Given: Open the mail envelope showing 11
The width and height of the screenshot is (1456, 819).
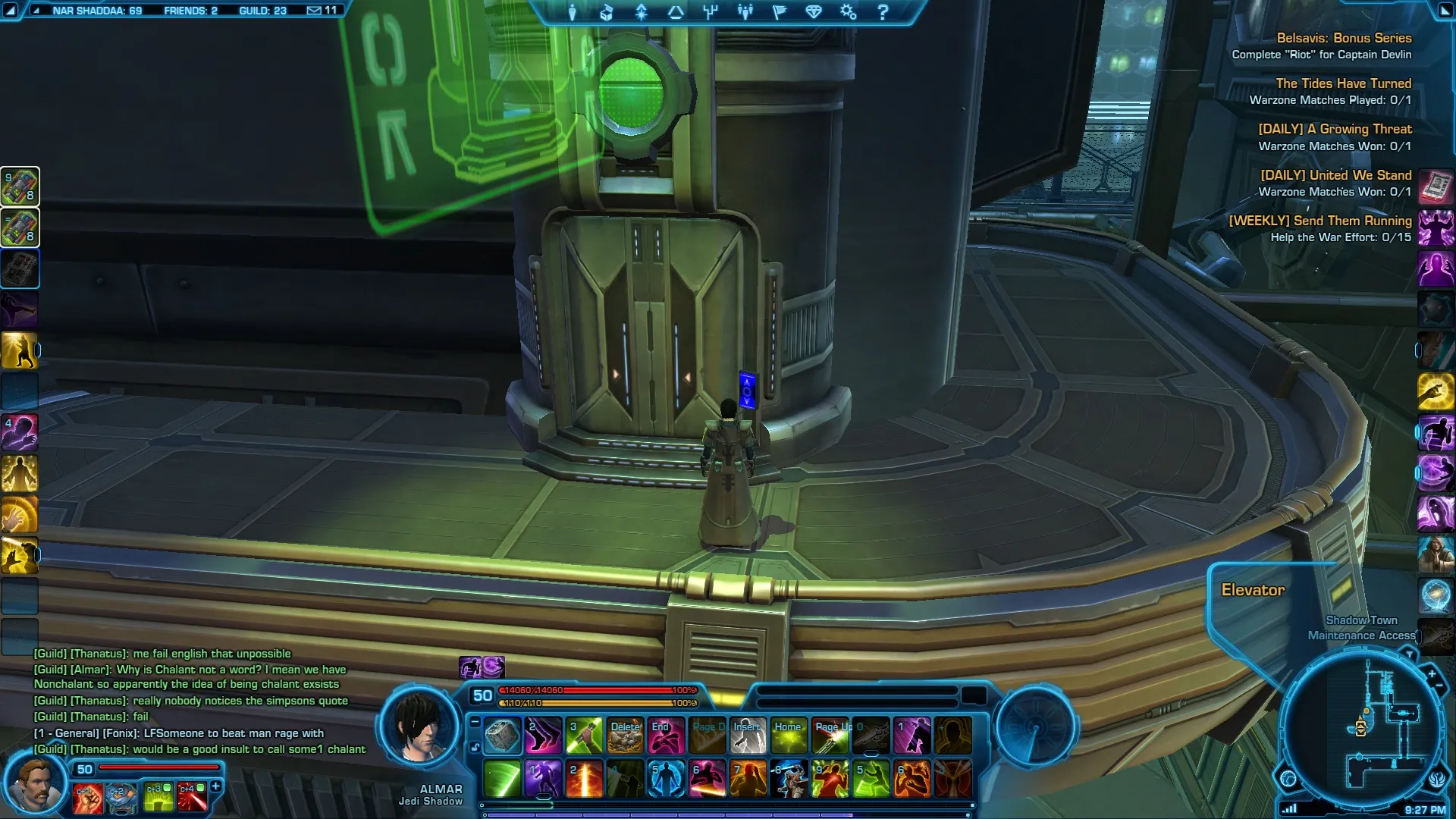Looking at the screenshot, I should click(x=322, y=11).
